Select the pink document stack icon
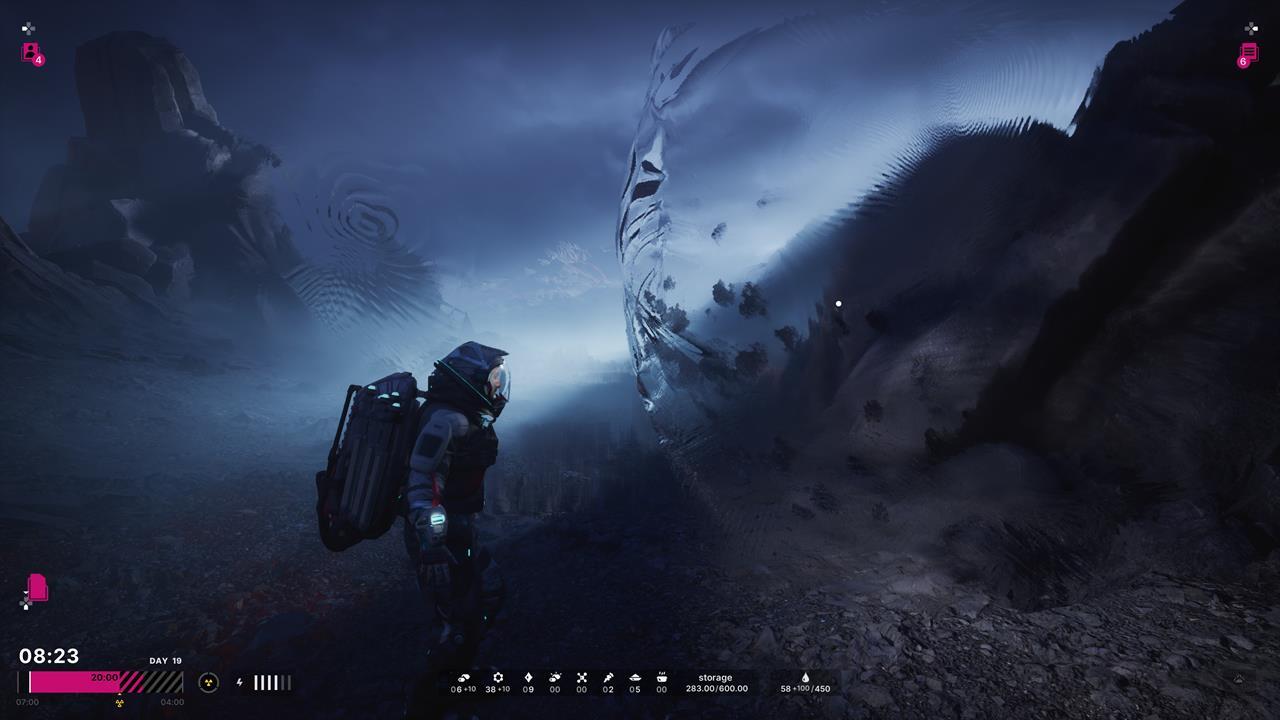This screenshot has height=720, width=1280. (x=37, y=587)
